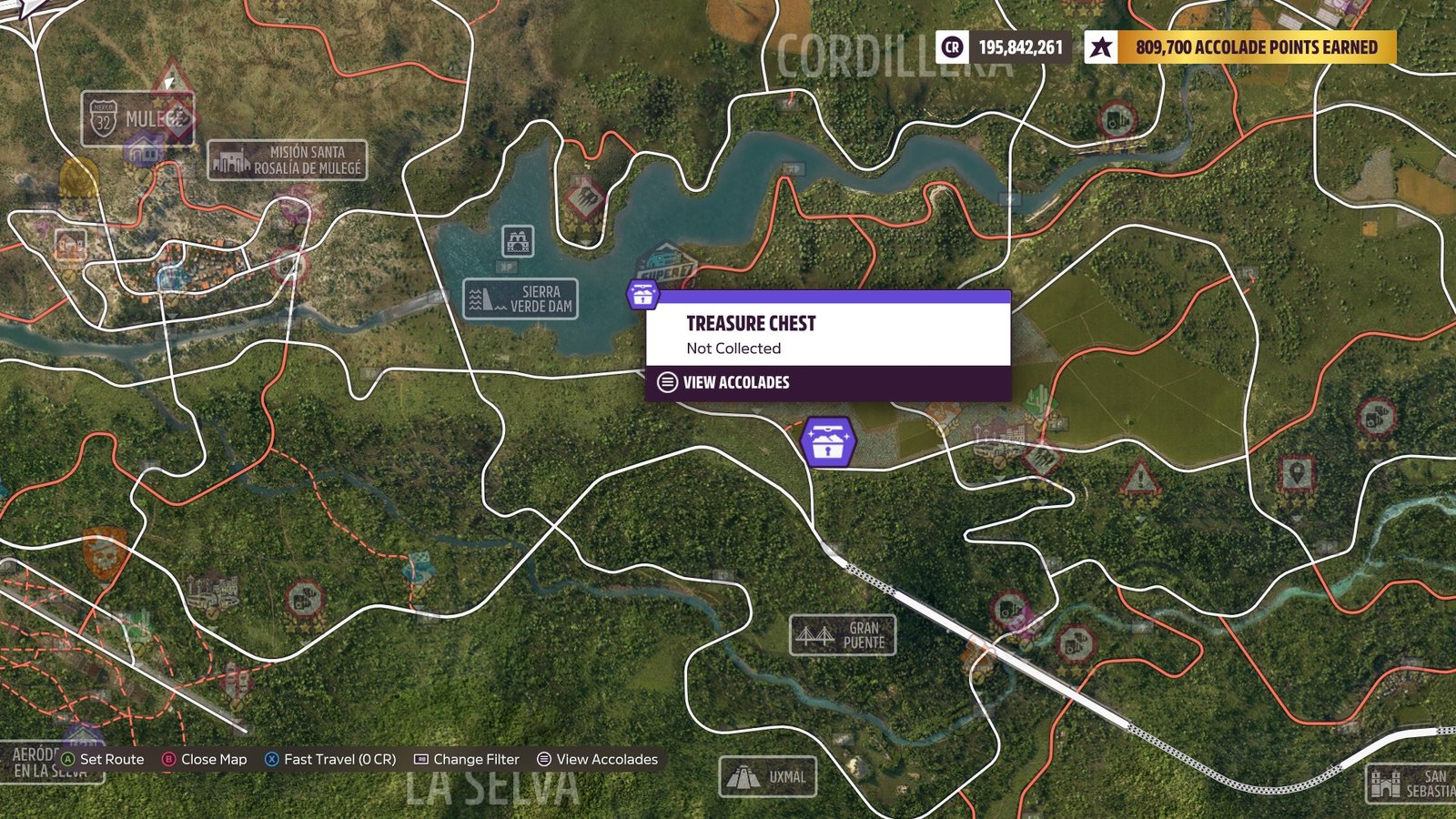
Task: Pick the Misión Santa Rosalía de Mulegé landmark
Action: 288,160
